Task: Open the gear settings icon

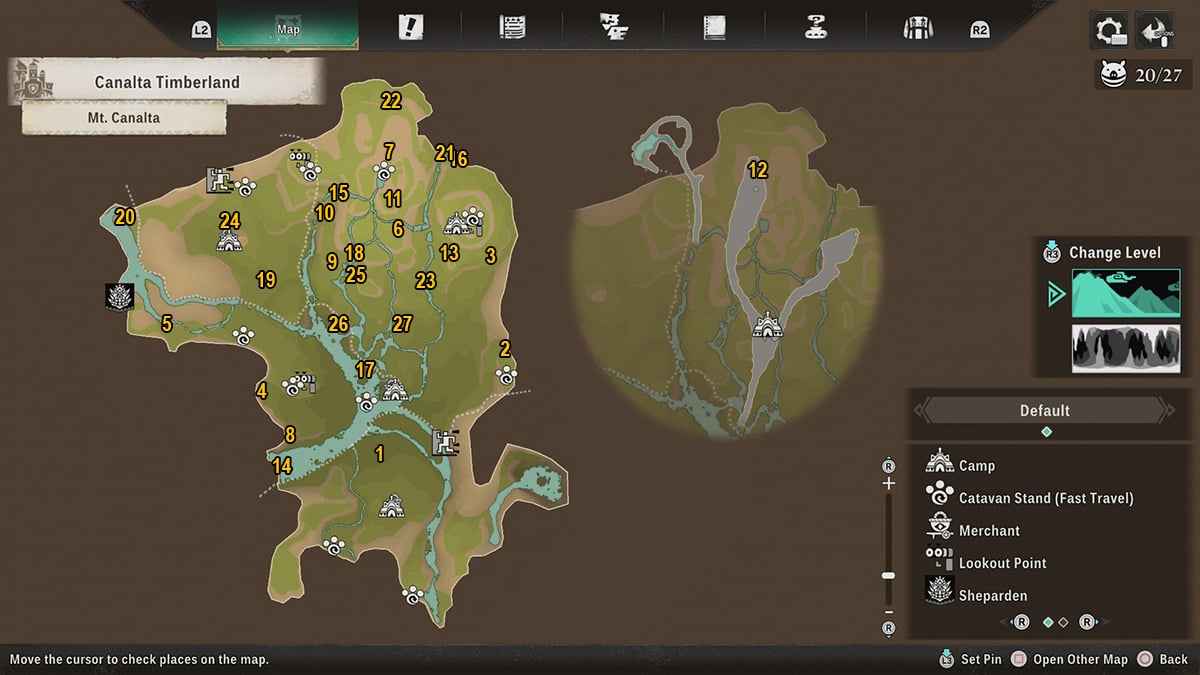Action: point(1110,30)
